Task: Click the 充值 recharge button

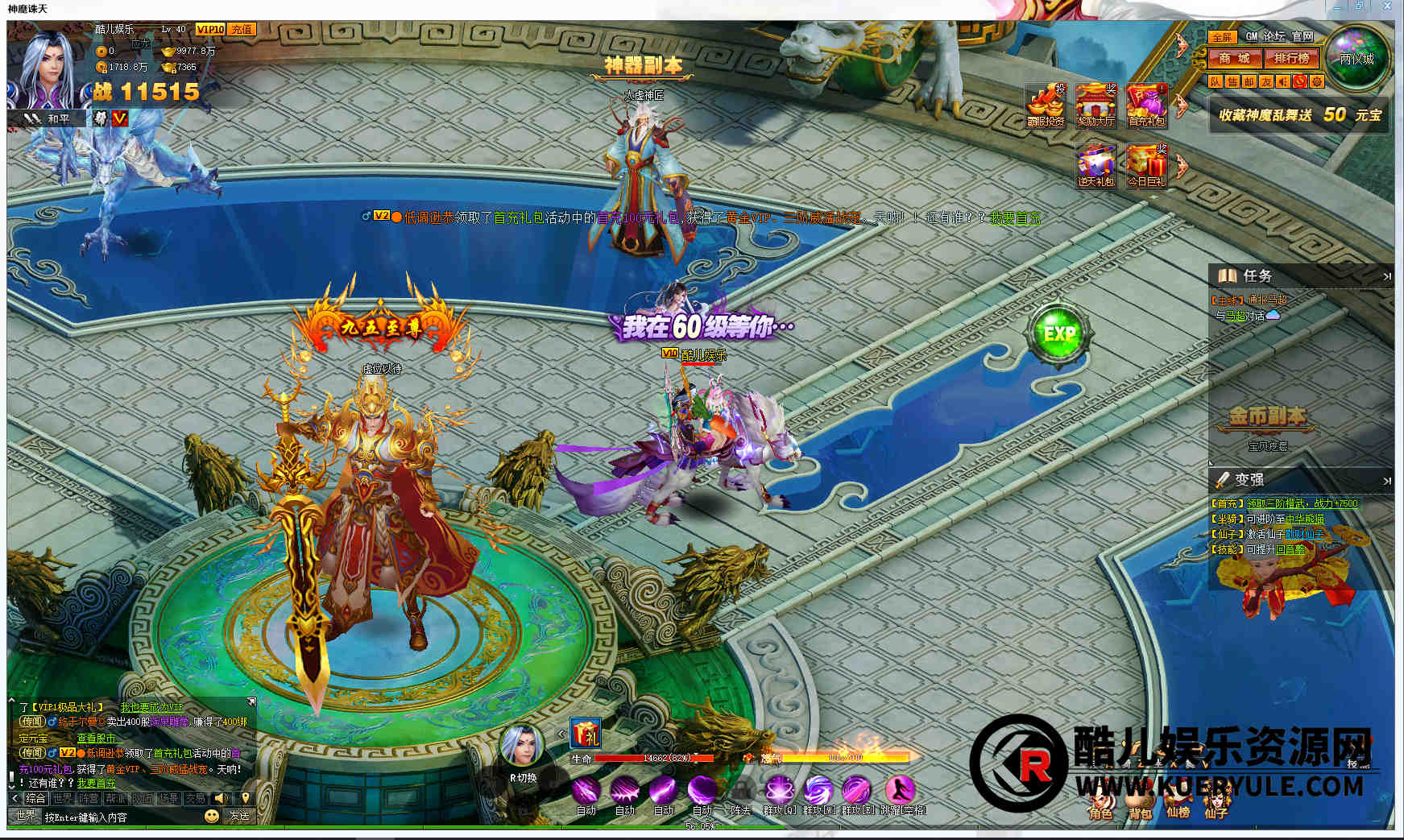Action: (x=241, y=29)
